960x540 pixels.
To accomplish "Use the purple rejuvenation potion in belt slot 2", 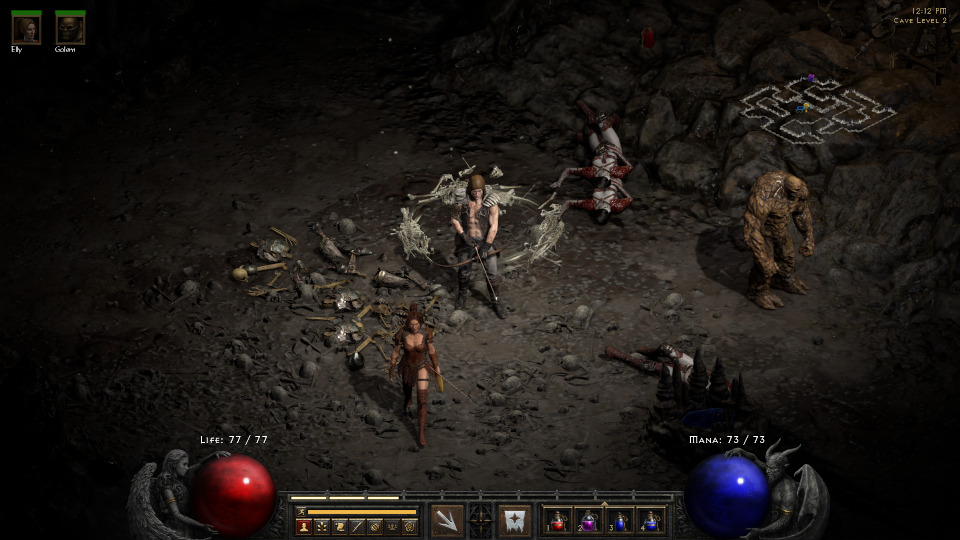I will [x=590, y=520].
